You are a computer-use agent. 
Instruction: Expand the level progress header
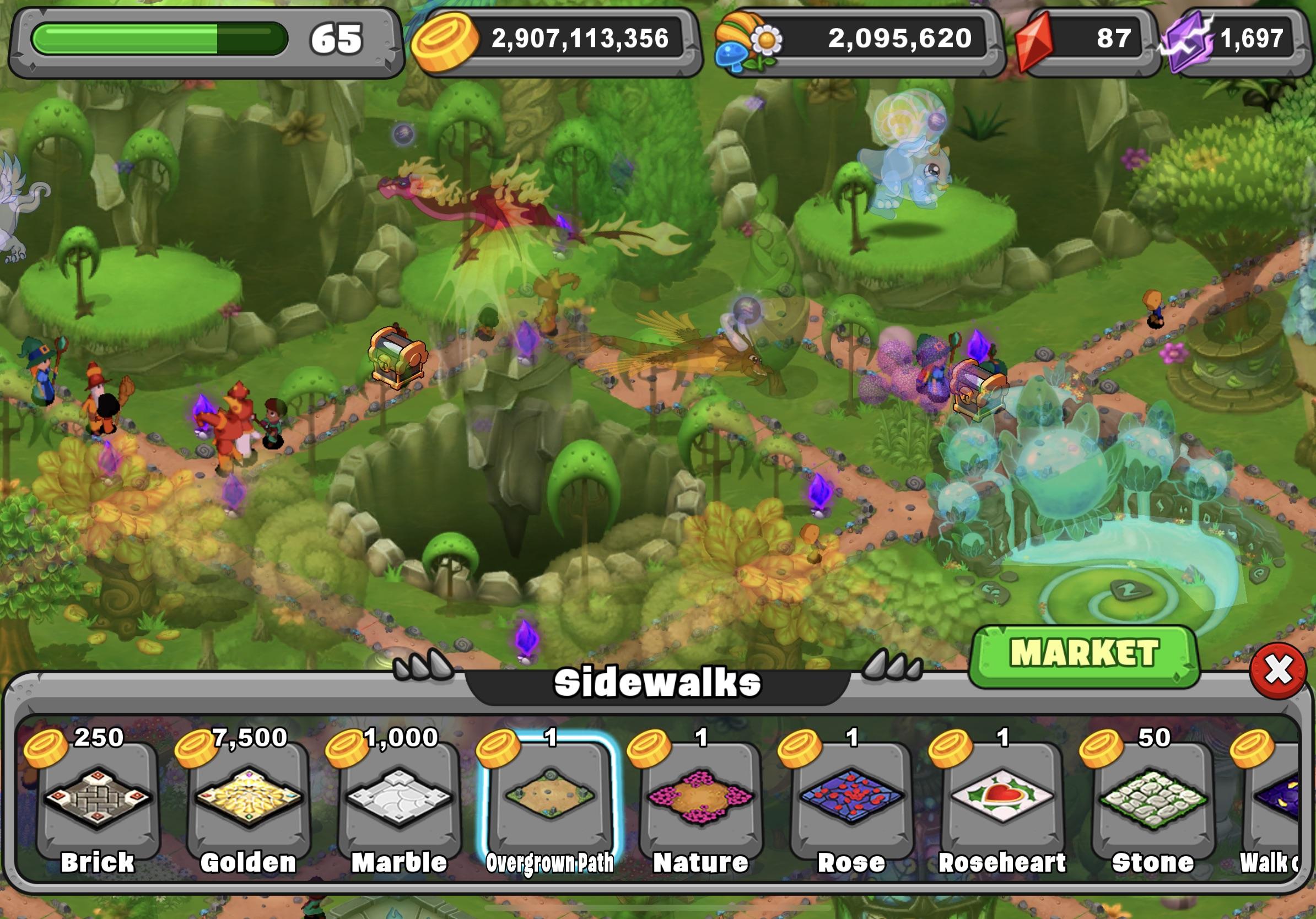pos(195,39)
